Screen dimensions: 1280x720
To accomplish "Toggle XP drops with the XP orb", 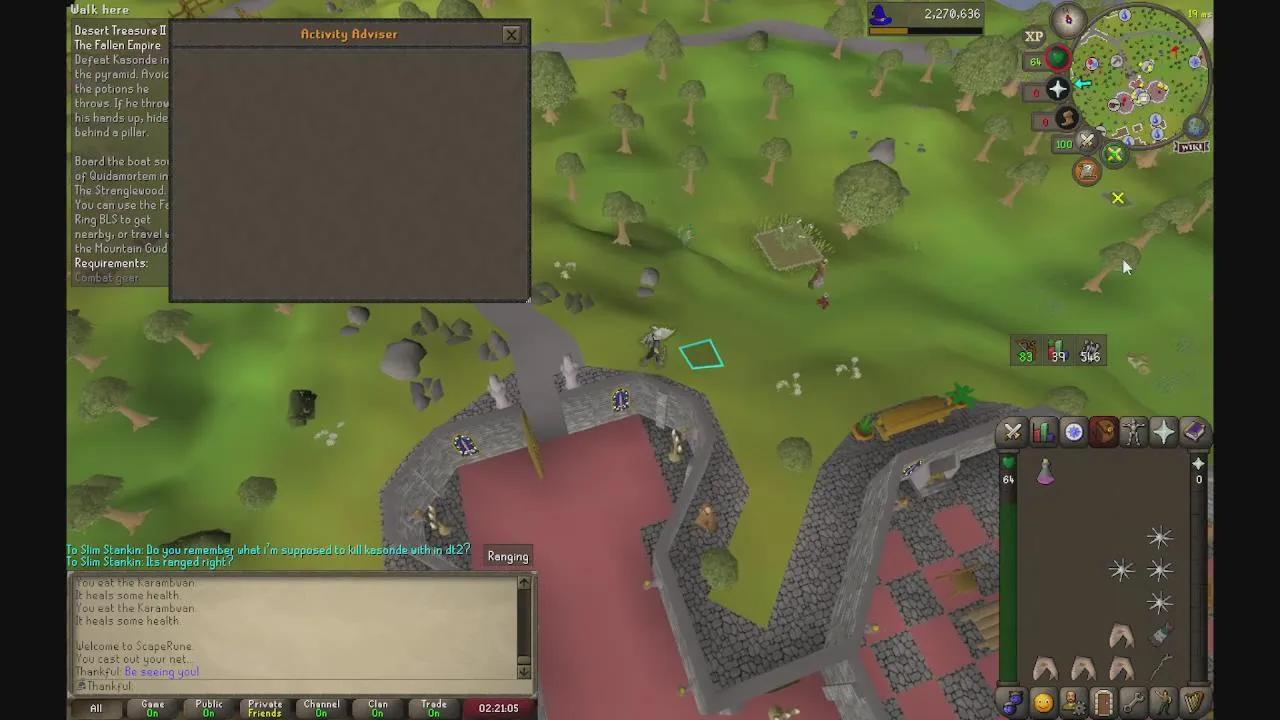I will (1034, 36).
